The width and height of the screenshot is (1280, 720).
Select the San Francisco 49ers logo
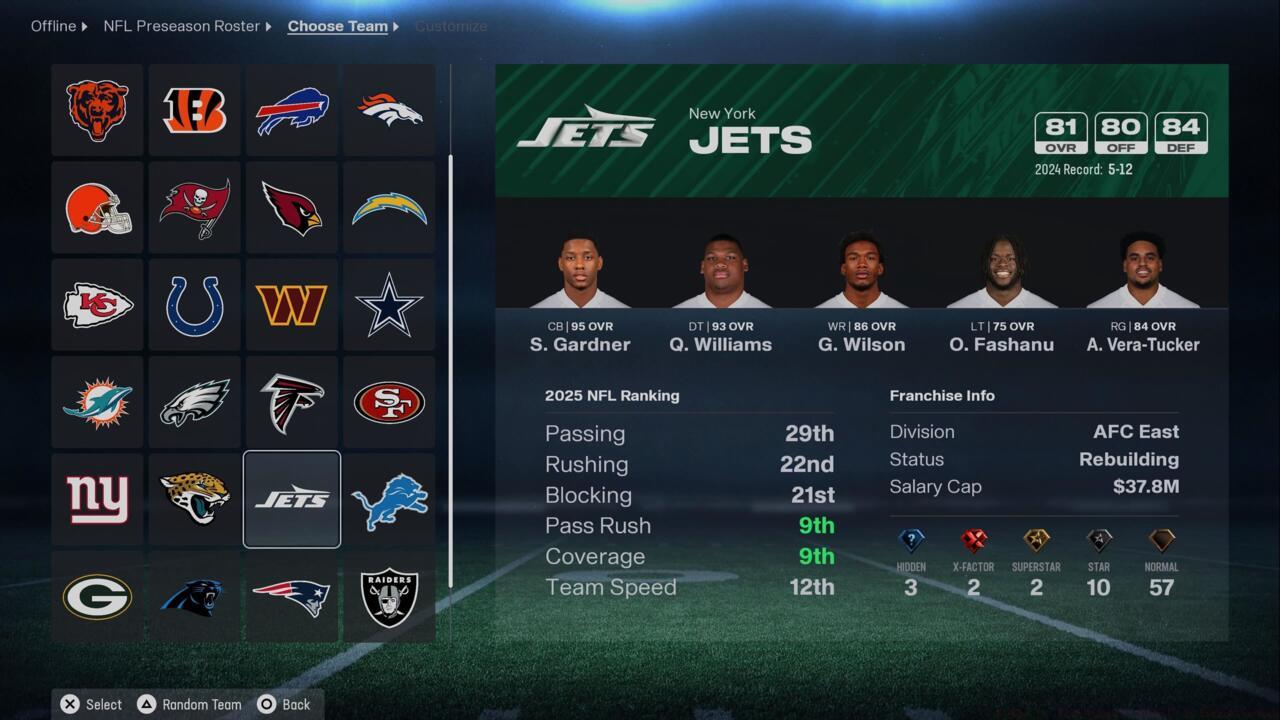388,402
